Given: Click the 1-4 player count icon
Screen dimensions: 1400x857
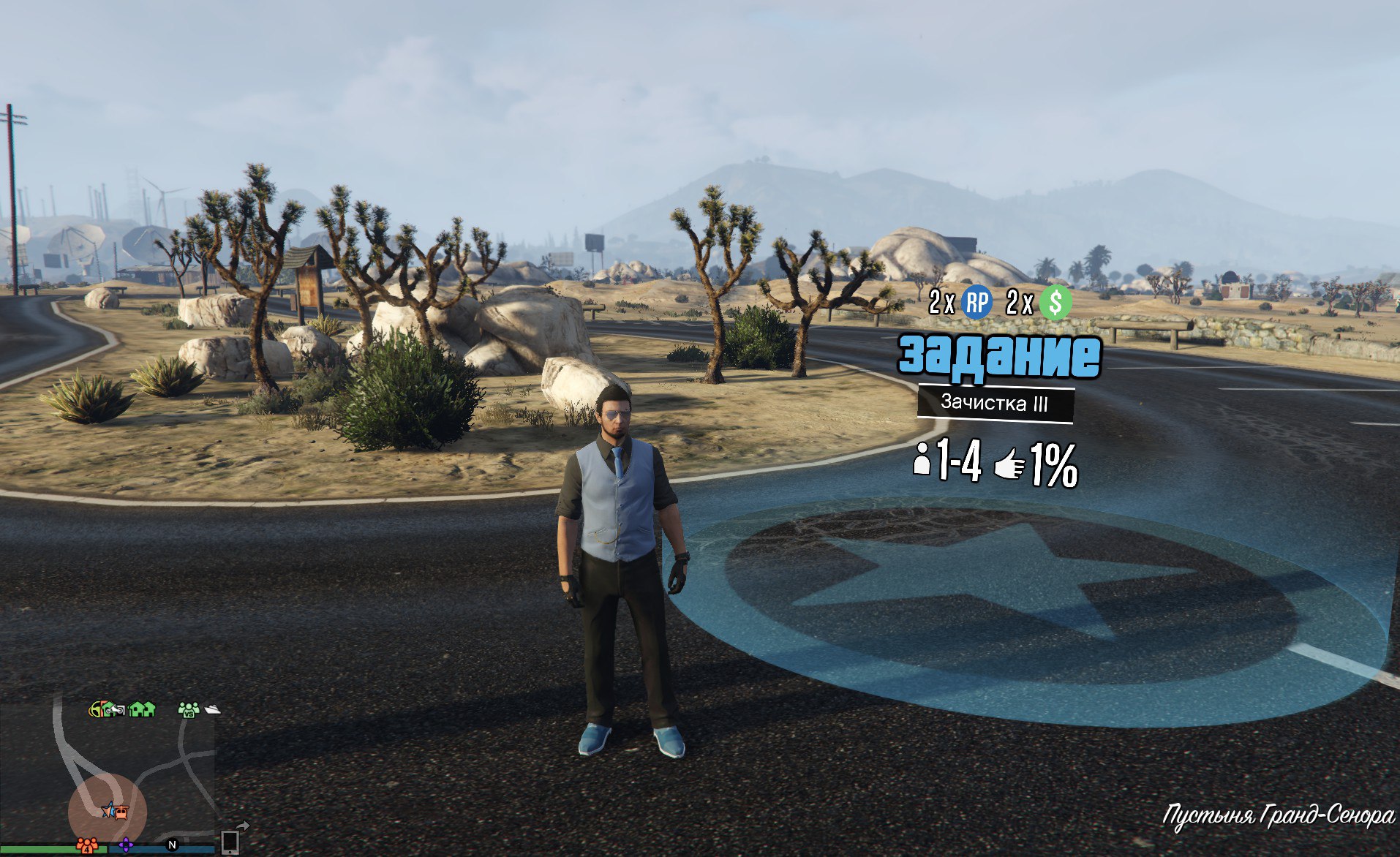Looking at the screenshot, I should pos(922,461).
